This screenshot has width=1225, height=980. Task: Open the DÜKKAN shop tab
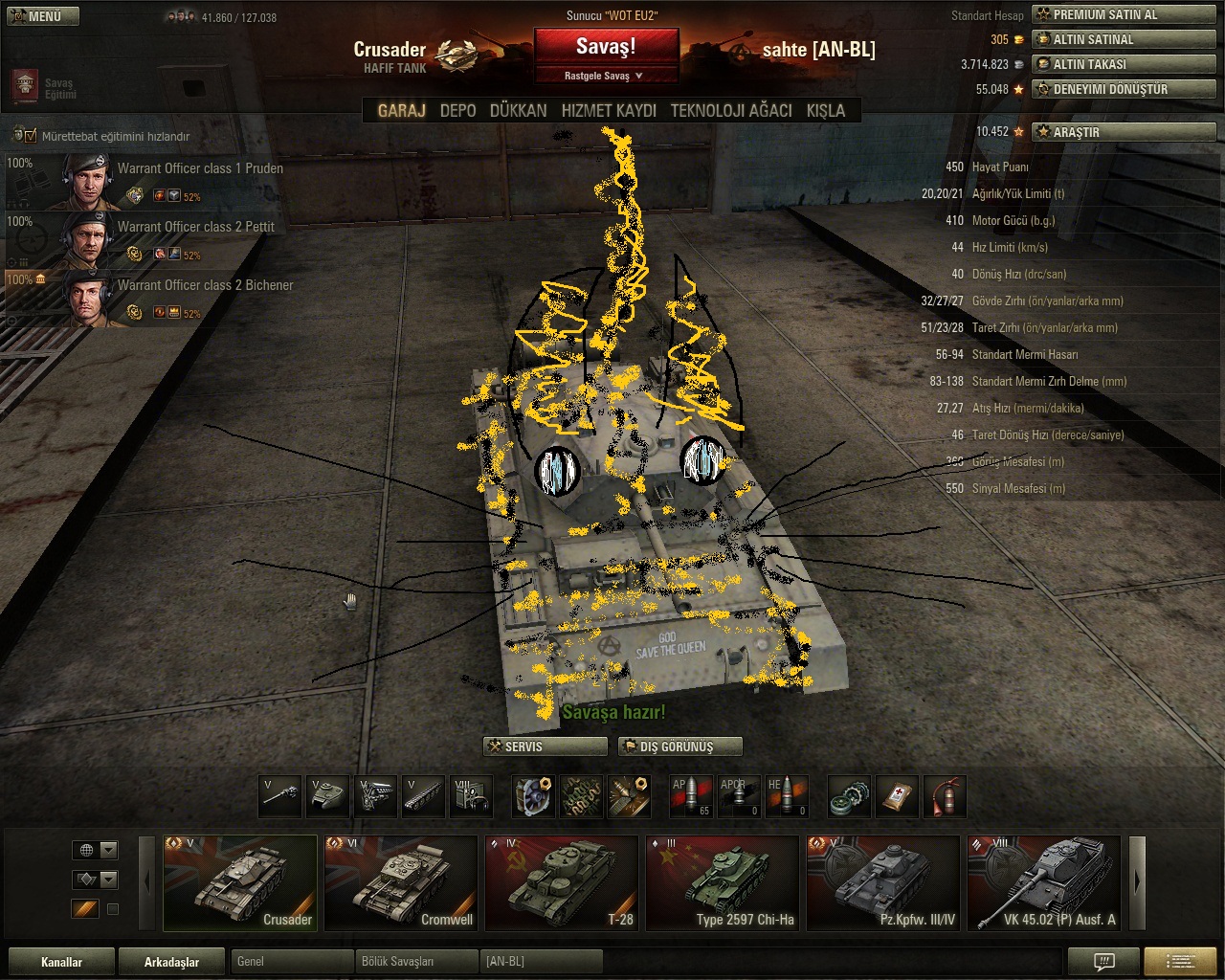(x=518, y=111)
